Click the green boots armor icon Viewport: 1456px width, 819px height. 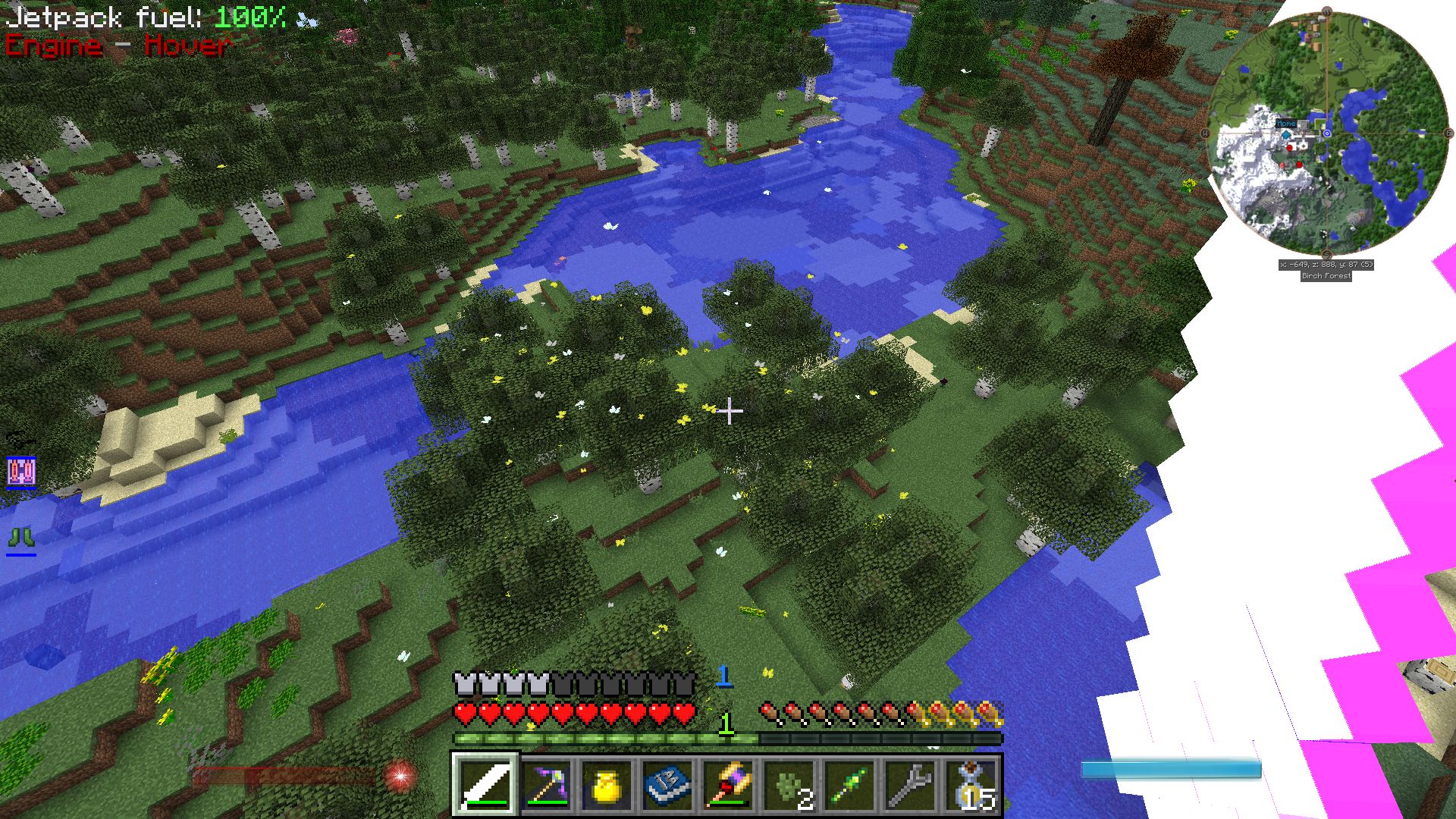click(21, 538)
